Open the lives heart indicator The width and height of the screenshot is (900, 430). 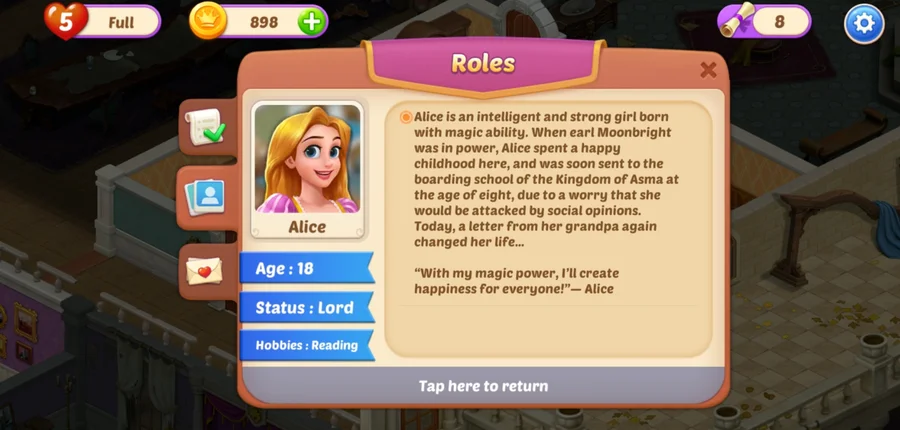tap(63, 21)
